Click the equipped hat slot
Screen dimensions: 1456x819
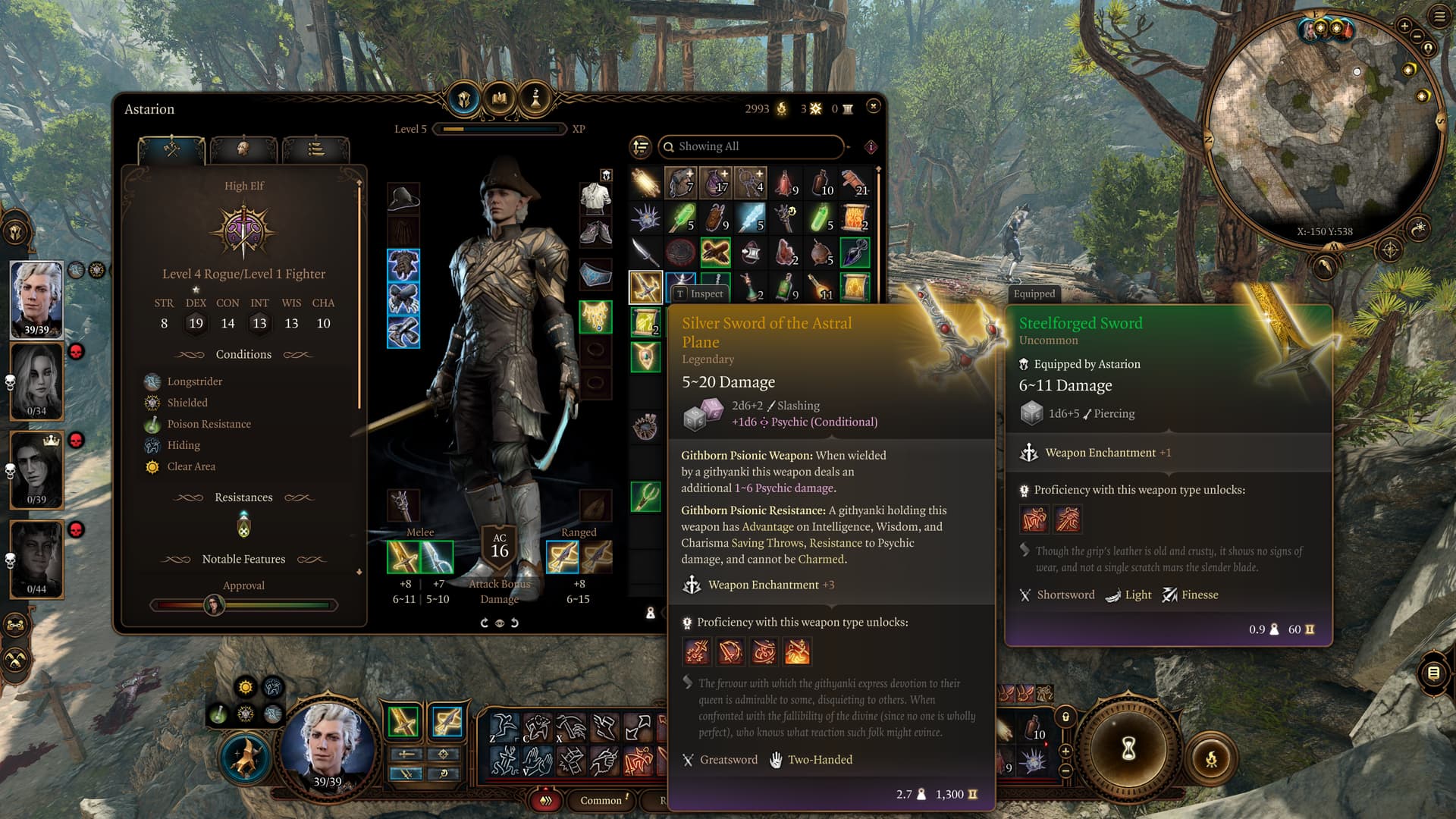403,198
